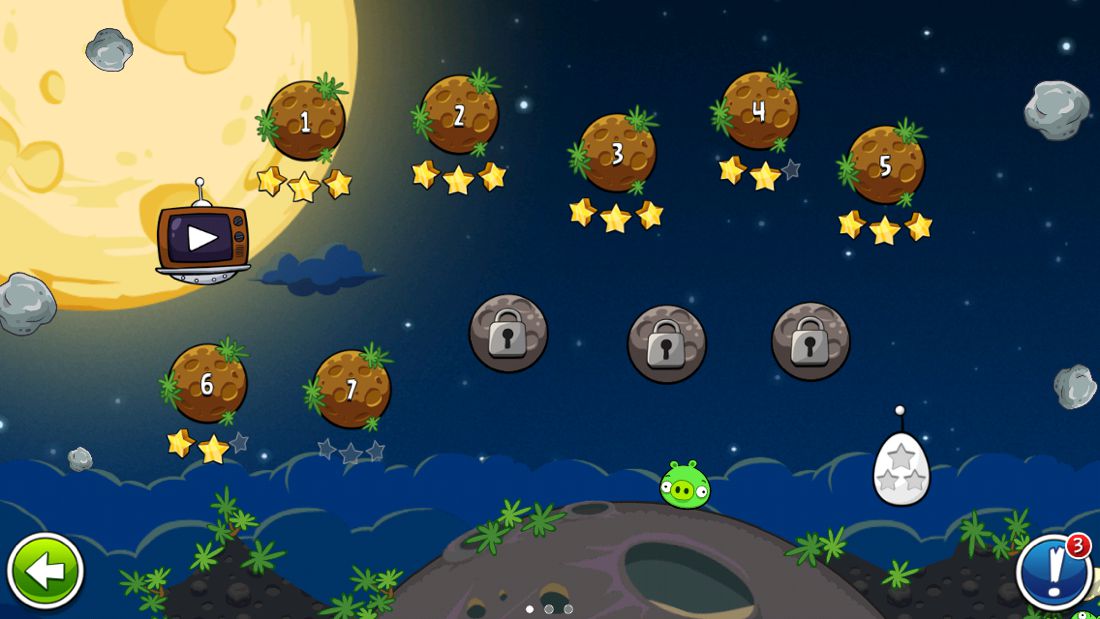
Task: Enter level 7 planet
Action: pyautogui.click(x=351, y=390)
